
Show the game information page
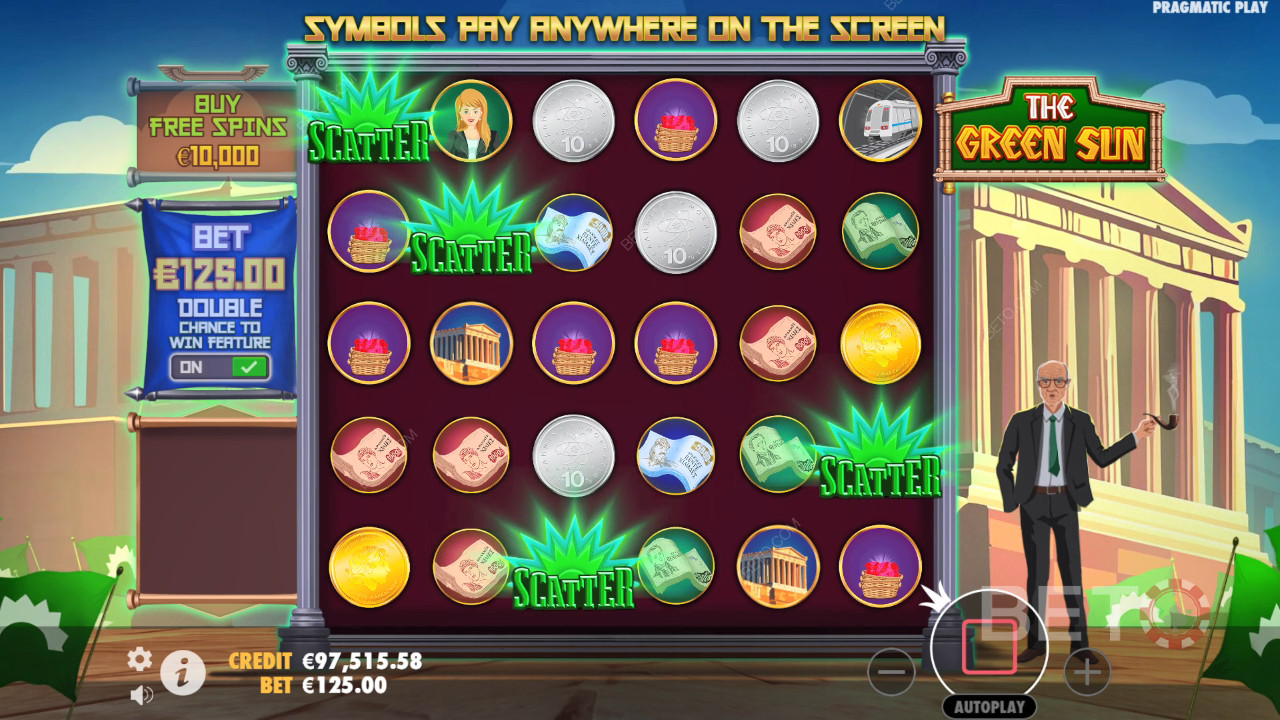click(182, 674)
